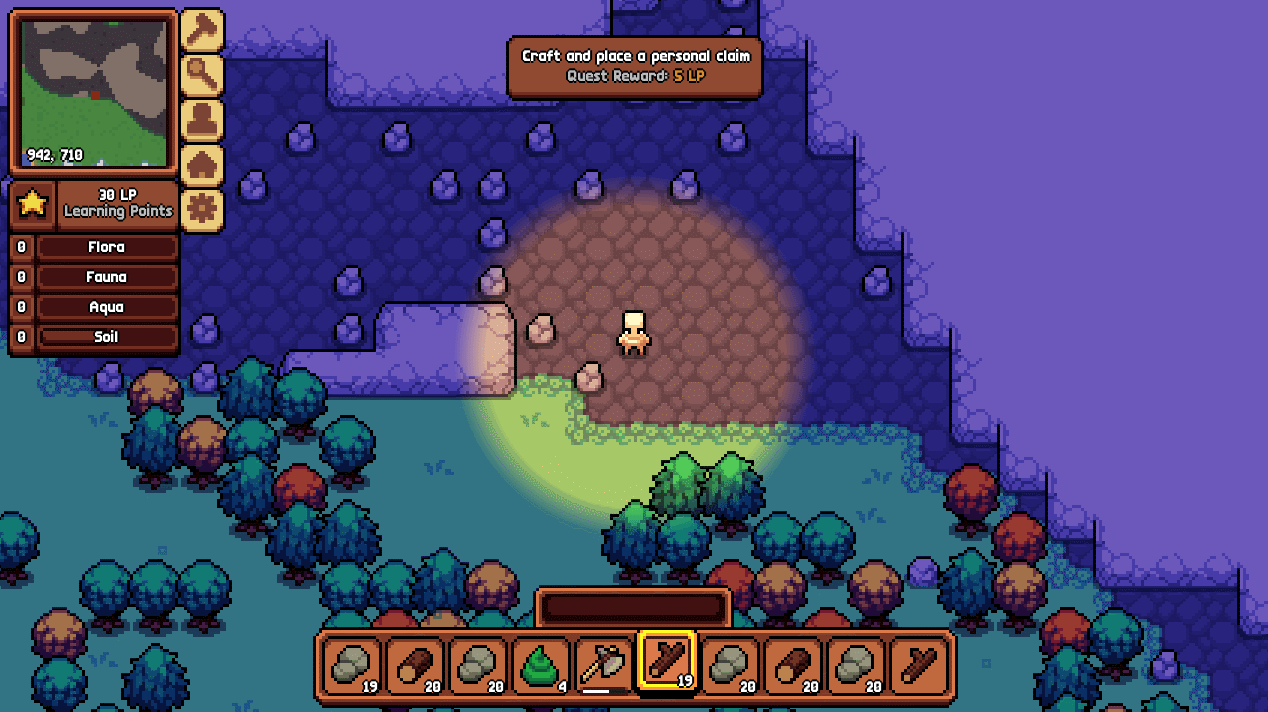Select the single stick in the last slot
This screenshot has height=712, width=1268.
coord(919,664)
